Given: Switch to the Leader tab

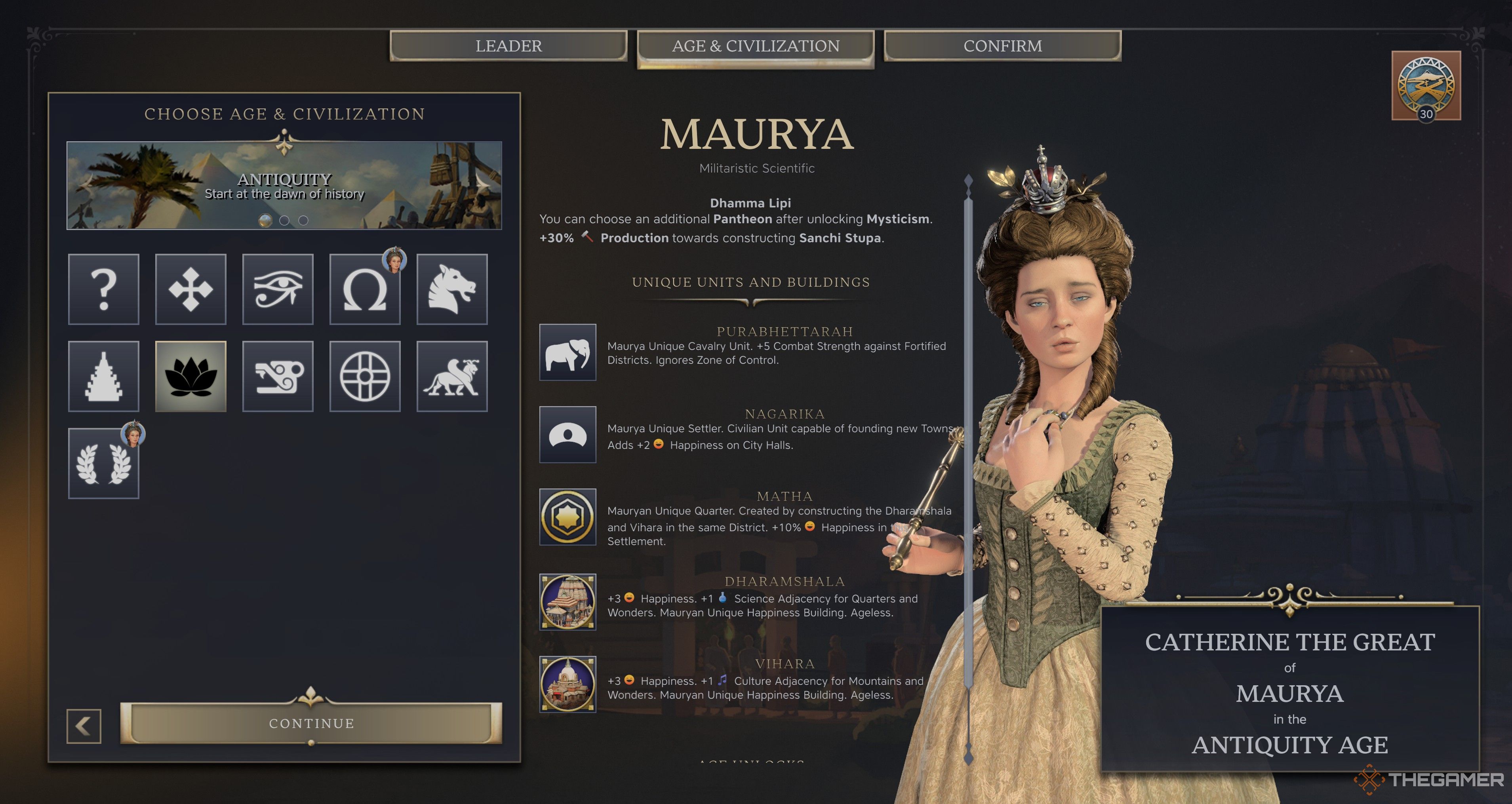Looking at the screenshot, I should tap(508, 46).
